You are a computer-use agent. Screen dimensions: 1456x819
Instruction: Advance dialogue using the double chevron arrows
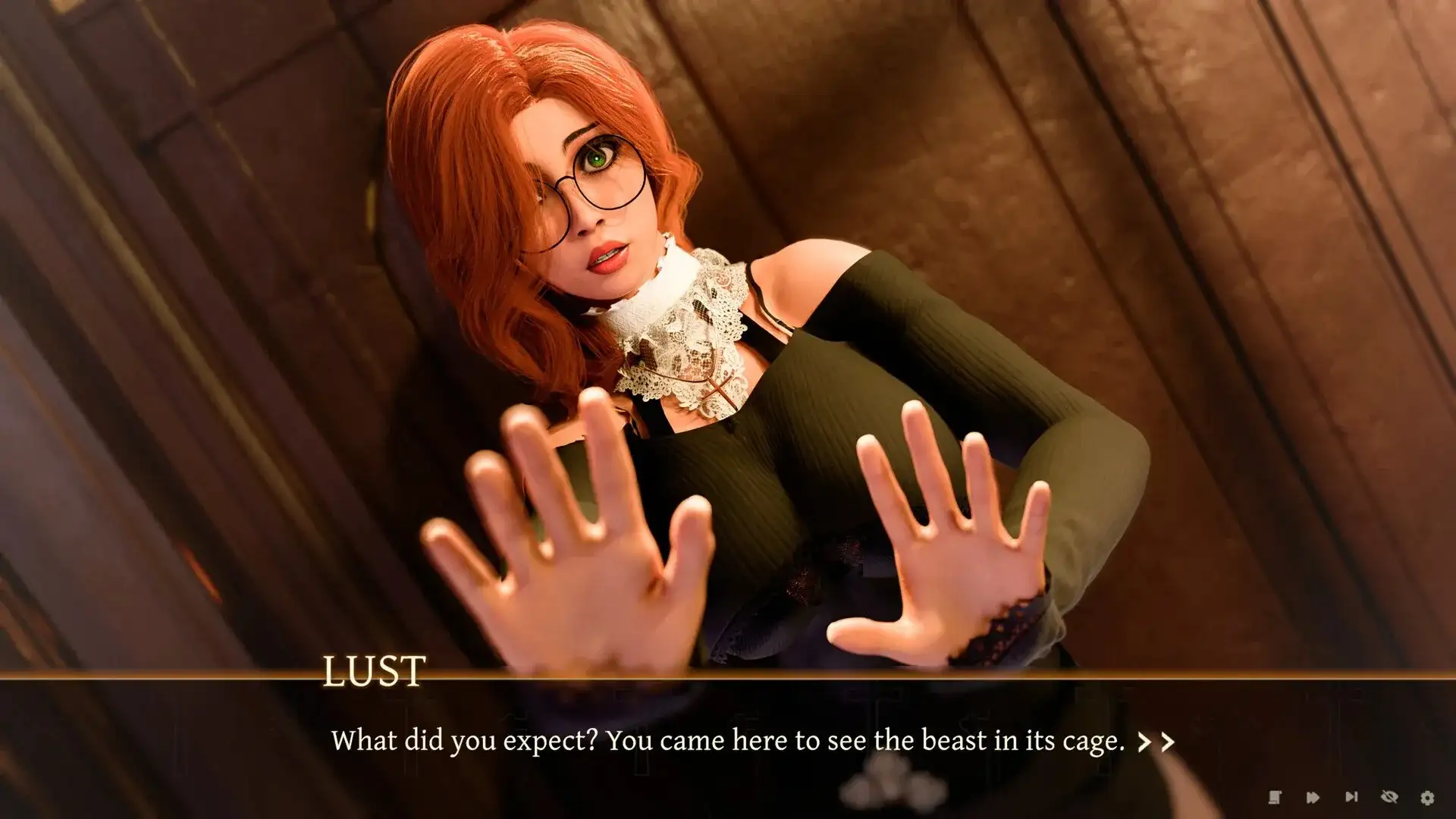coord(1156,742)
